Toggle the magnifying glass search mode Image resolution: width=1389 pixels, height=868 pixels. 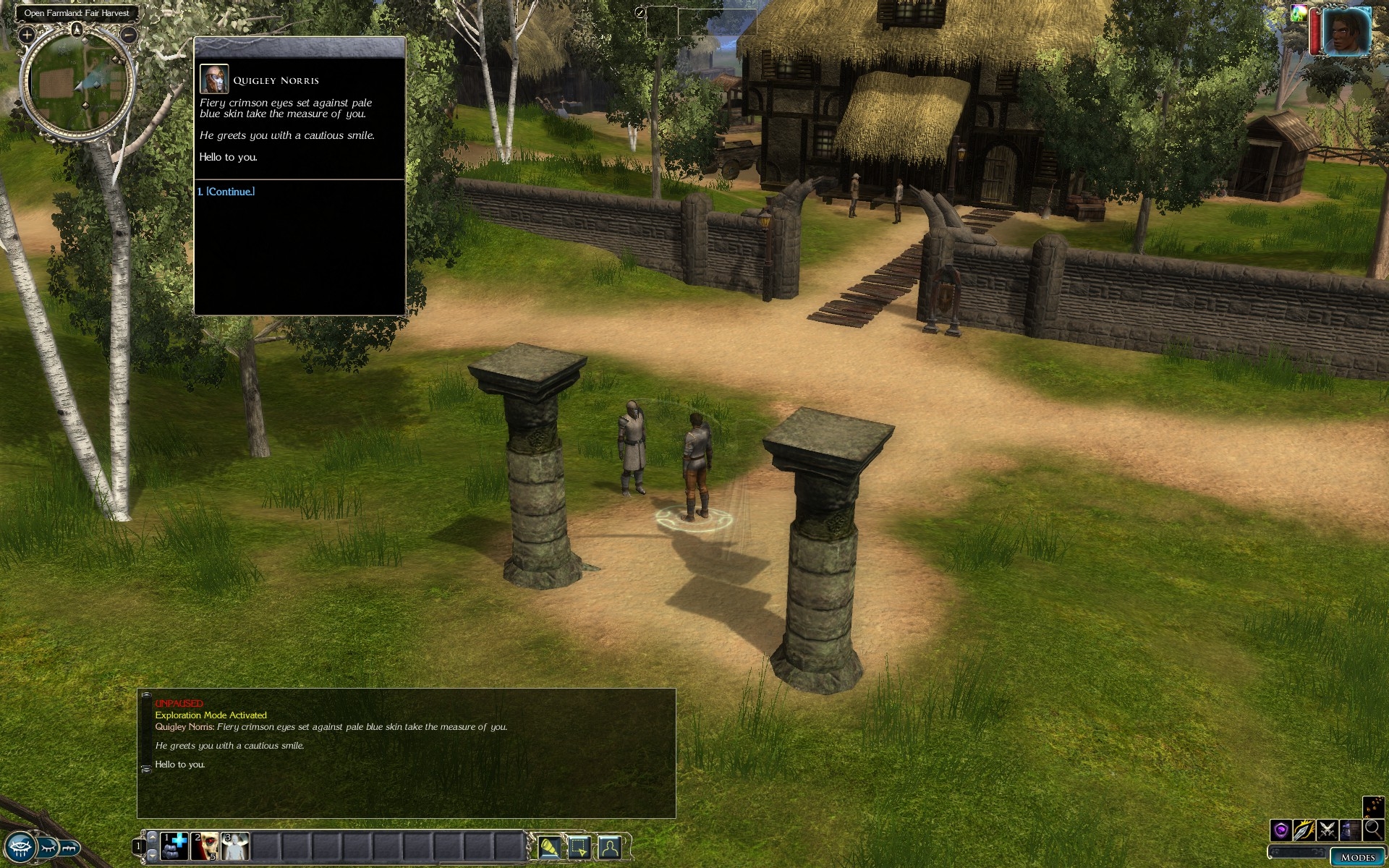coord(1373,830)
